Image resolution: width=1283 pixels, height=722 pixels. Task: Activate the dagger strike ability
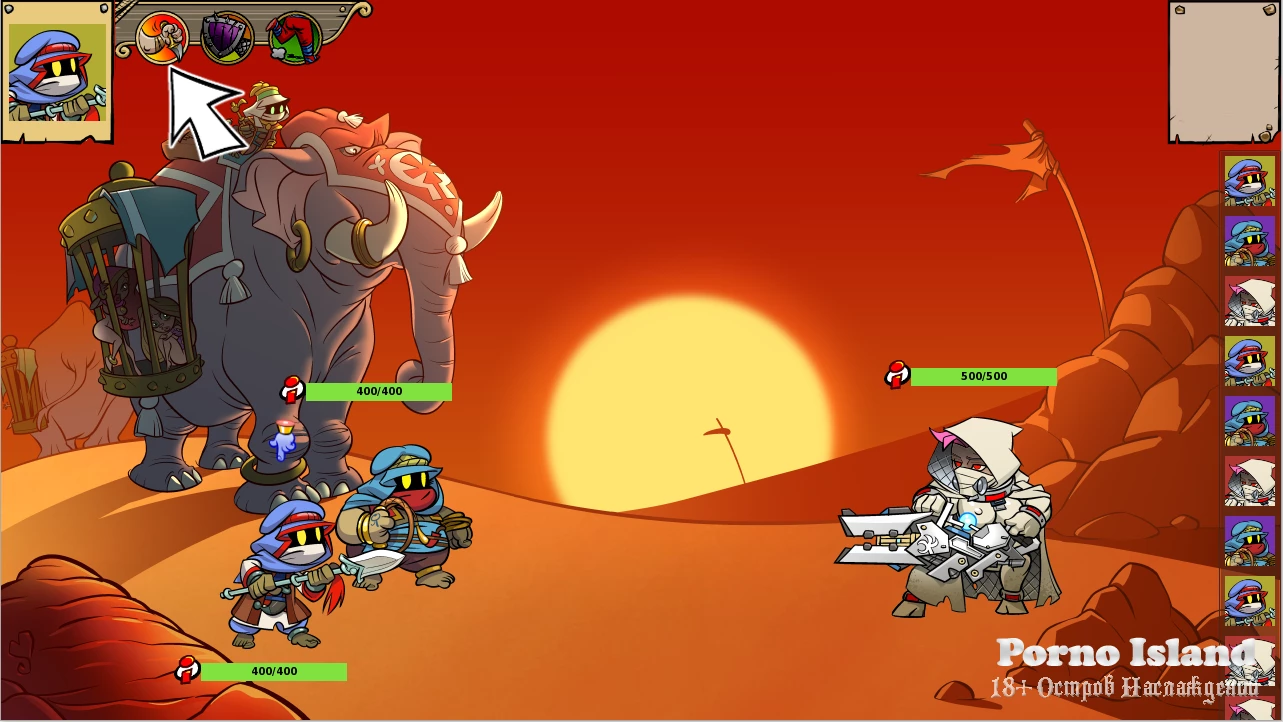tap(161, 37)
